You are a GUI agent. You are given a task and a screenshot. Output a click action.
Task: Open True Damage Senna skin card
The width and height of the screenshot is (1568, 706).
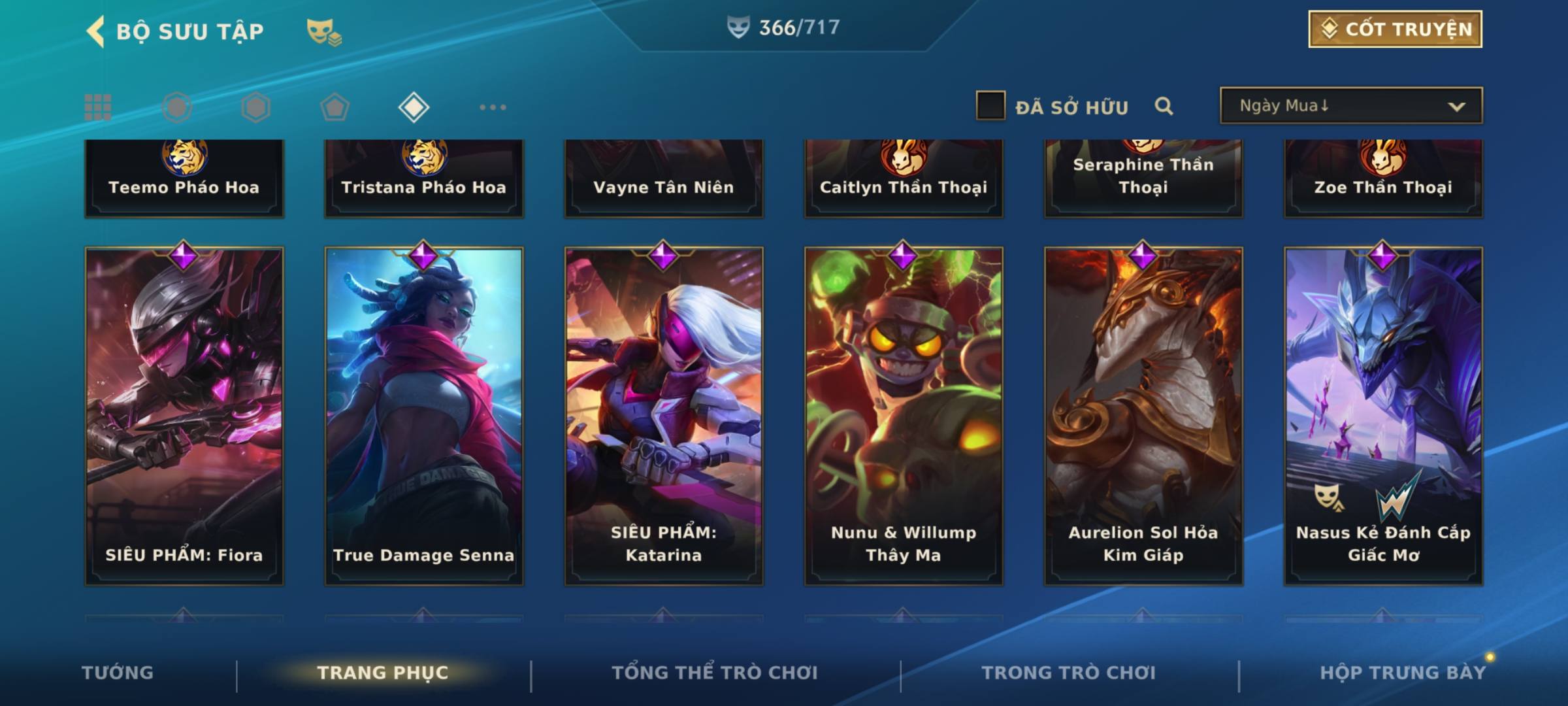click(424, 416)
